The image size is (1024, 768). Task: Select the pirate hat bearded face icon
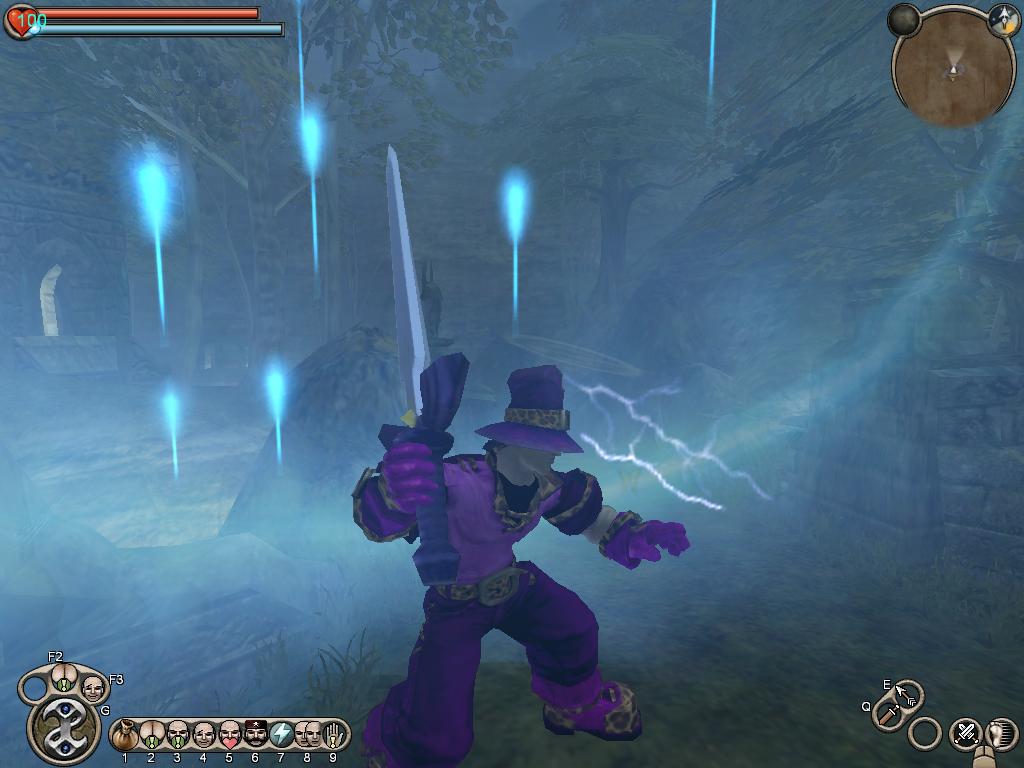pos(255,736)
